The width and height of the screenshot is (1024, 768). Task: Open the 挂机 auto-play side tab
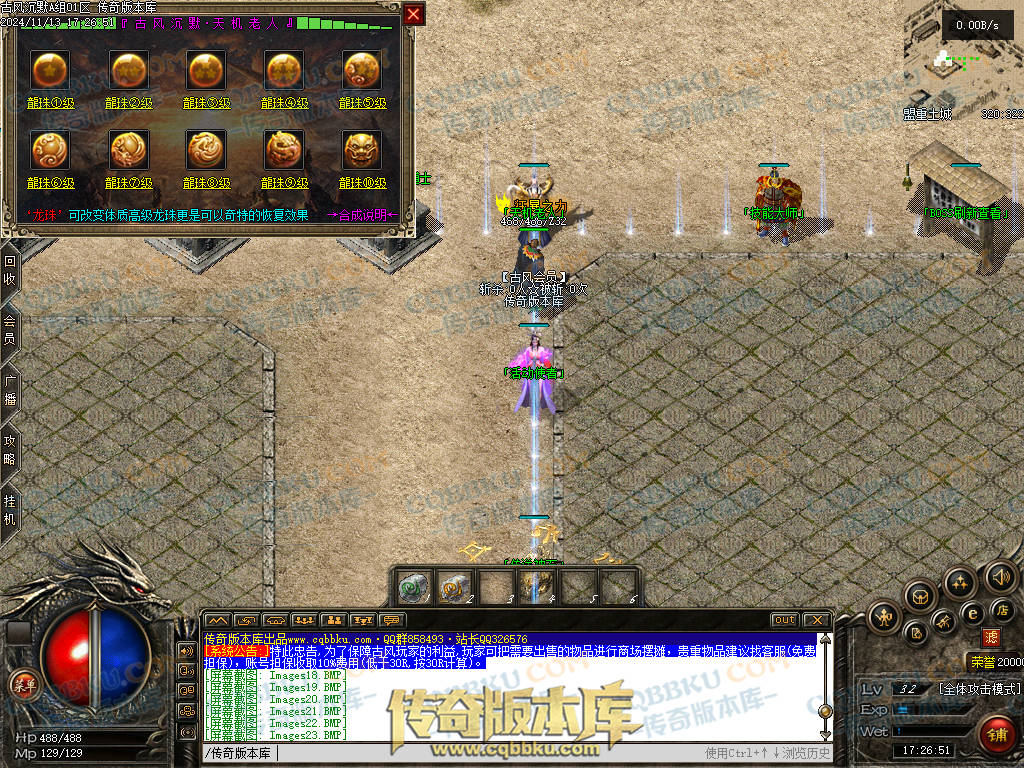coord(10,510)
